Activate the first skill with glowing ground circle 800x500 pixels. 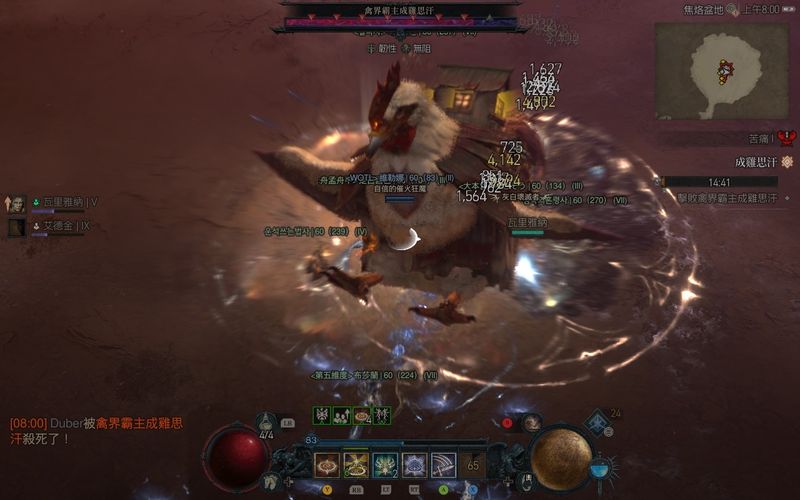tap(326, 465)
